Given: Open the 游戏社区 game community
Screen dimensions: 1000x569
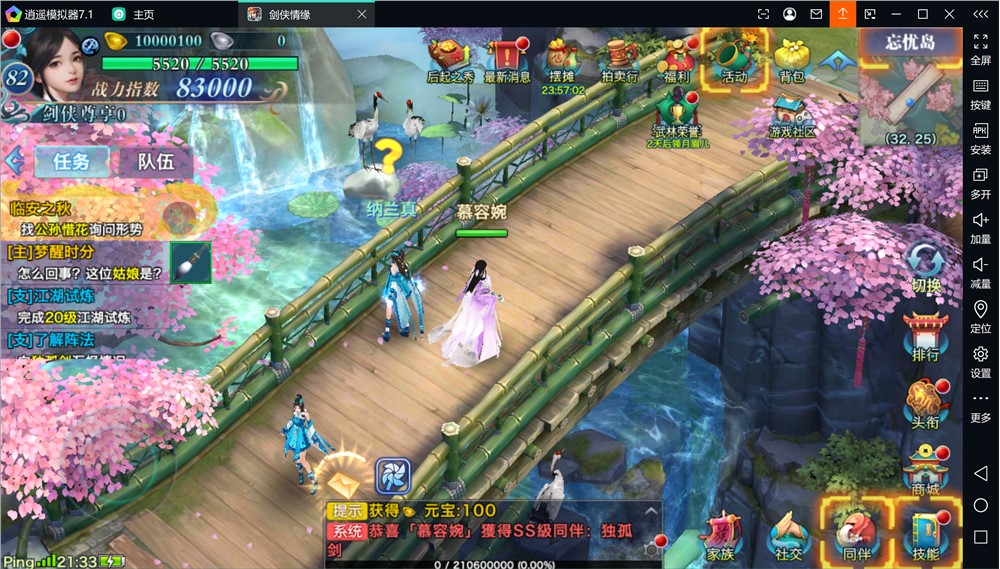Looking at the screenshot, I should pyautogui.click(x=792, y=115).
